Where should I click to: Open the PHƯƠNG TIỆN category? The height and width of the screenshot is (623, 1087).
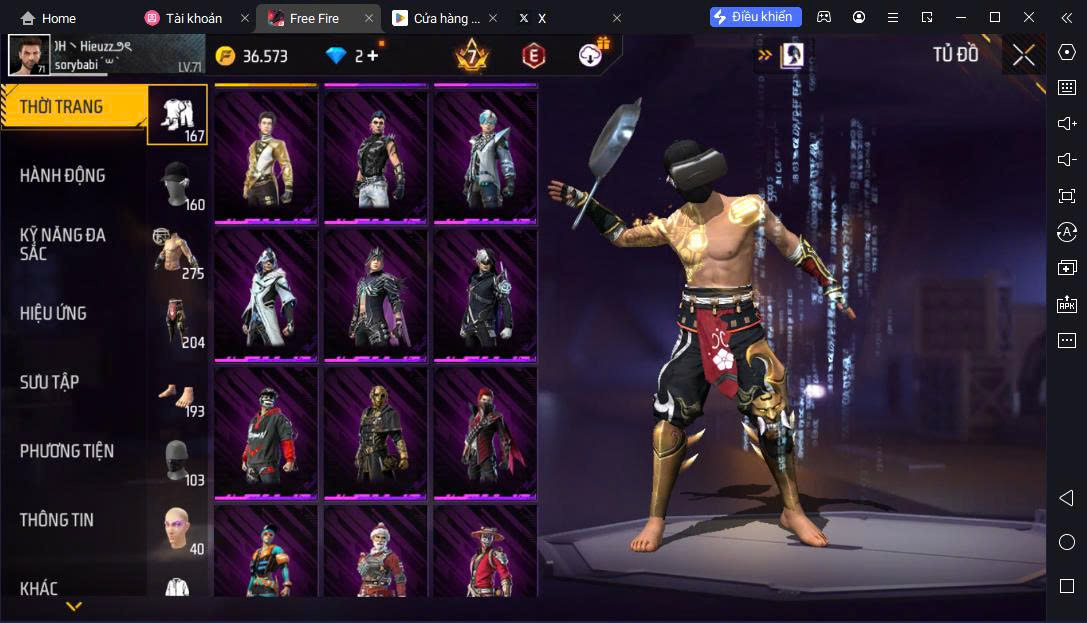75,451
